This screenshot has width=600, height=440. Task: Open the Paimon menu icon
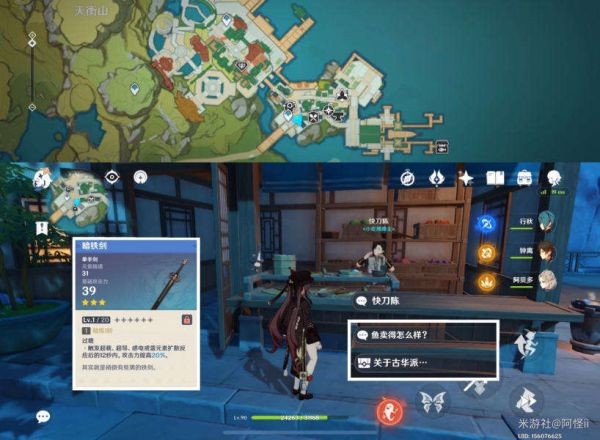[42, 180]
